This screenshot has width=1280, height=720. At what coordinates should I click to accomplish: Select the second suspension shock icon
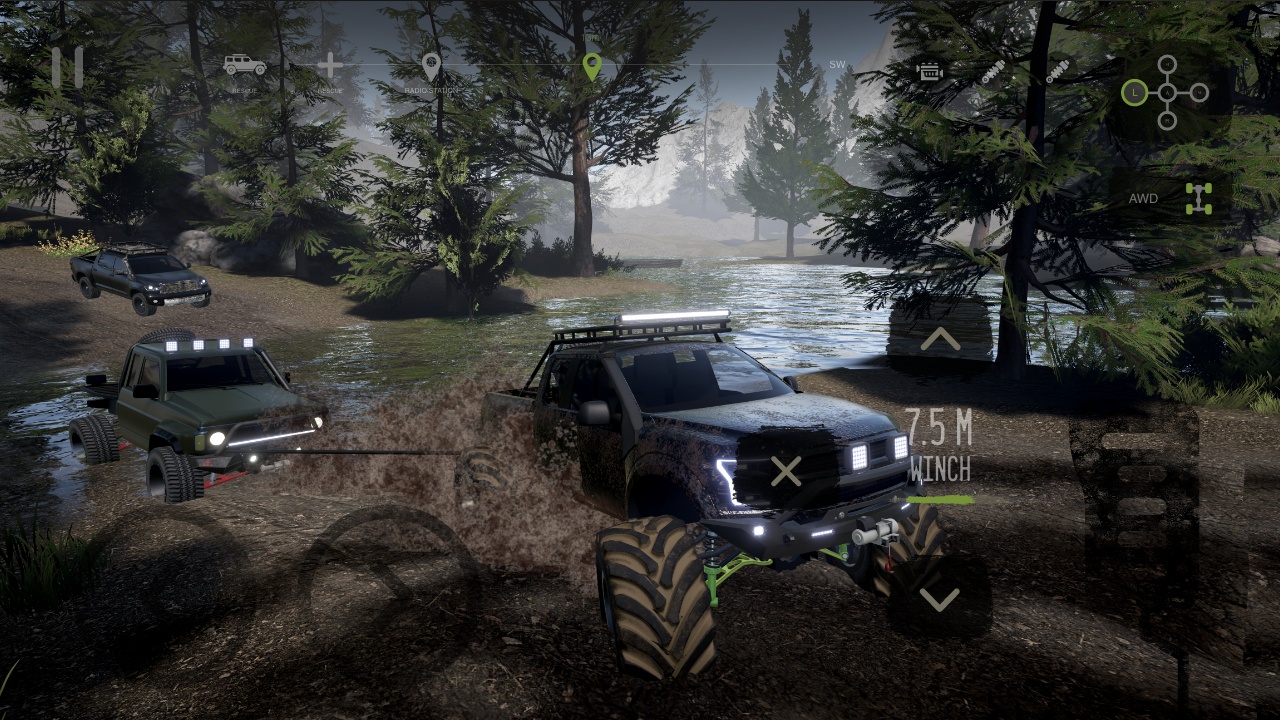pos(1058,71)
